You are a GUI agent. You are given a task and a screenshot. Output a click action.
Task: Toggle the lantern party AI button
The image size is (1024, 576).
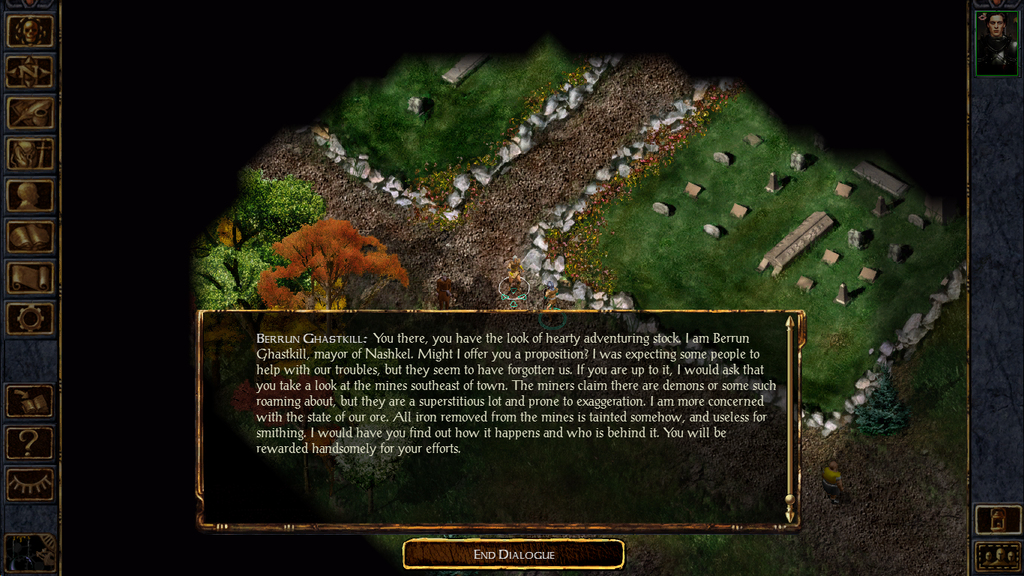[x=996, y=520]
